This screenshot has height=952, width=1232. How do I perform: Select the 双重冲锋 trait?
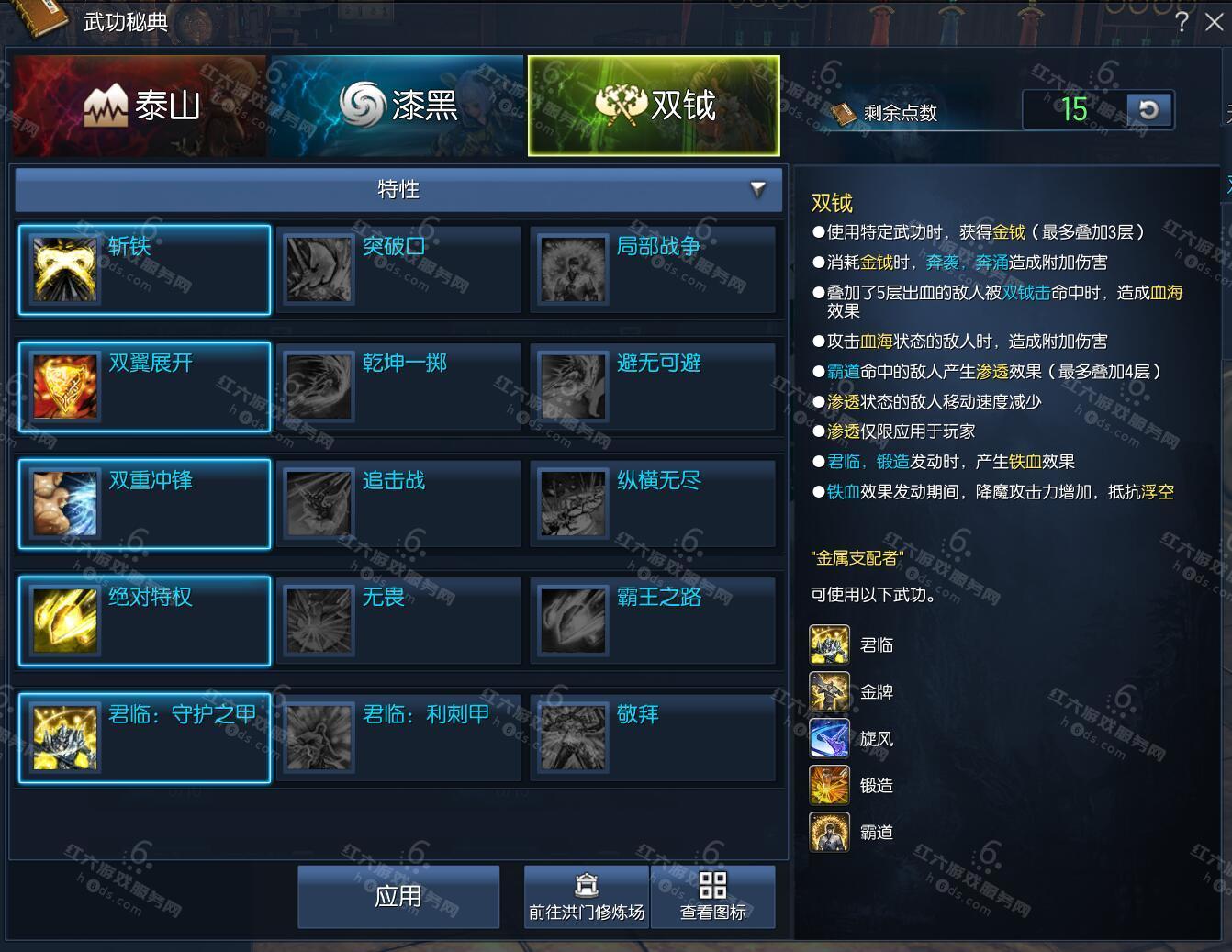(144, 504)
